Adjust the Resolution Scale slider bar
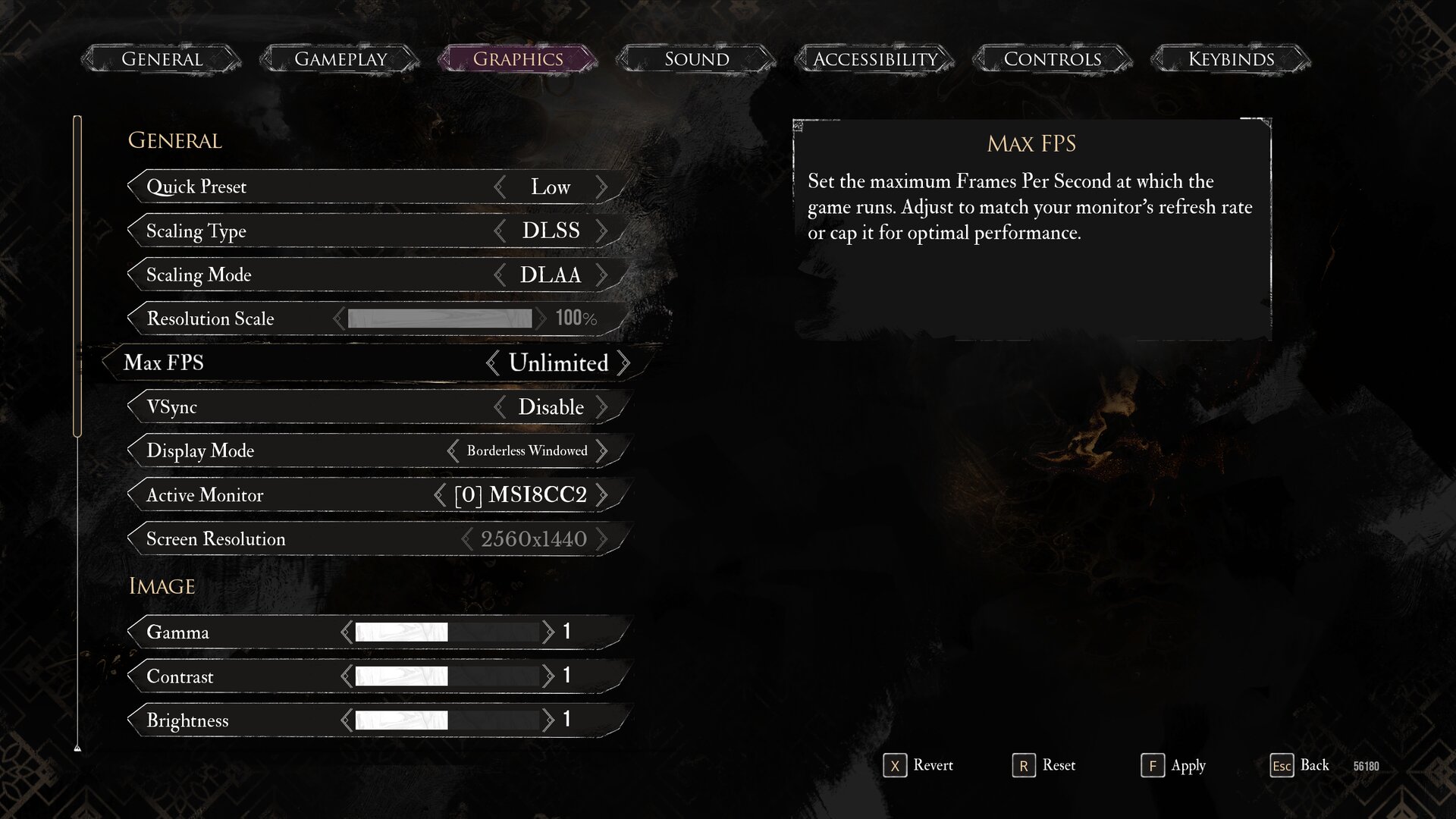 tap(440, 318)
